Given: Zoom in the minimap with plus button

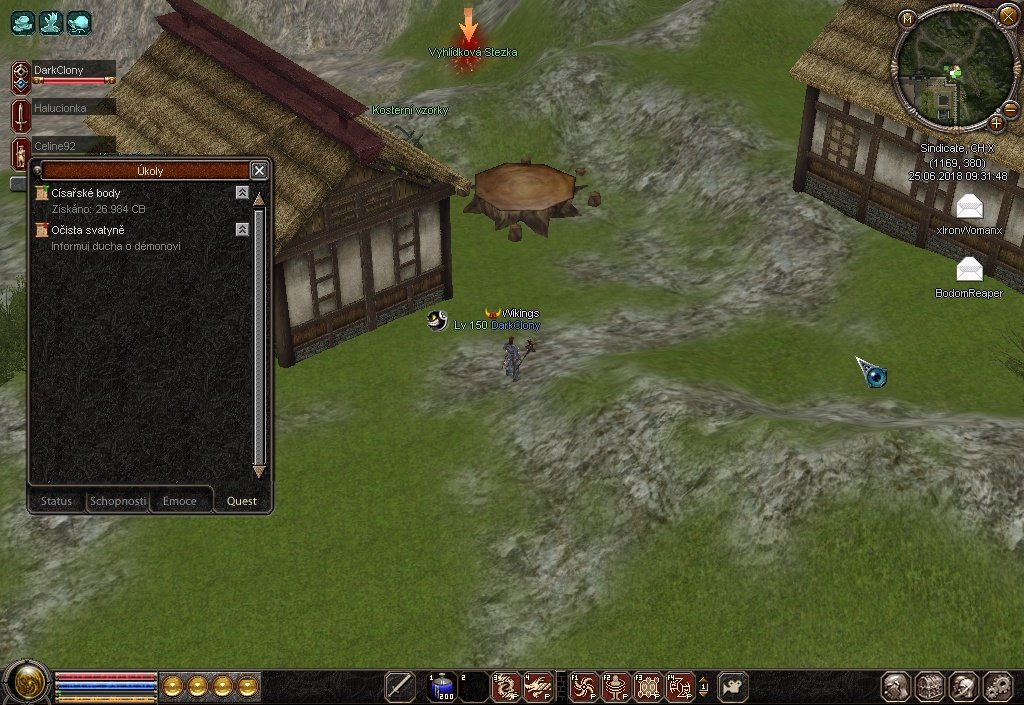Looking at the screenshot, I should pyautogui.click(x=997, y=124).
